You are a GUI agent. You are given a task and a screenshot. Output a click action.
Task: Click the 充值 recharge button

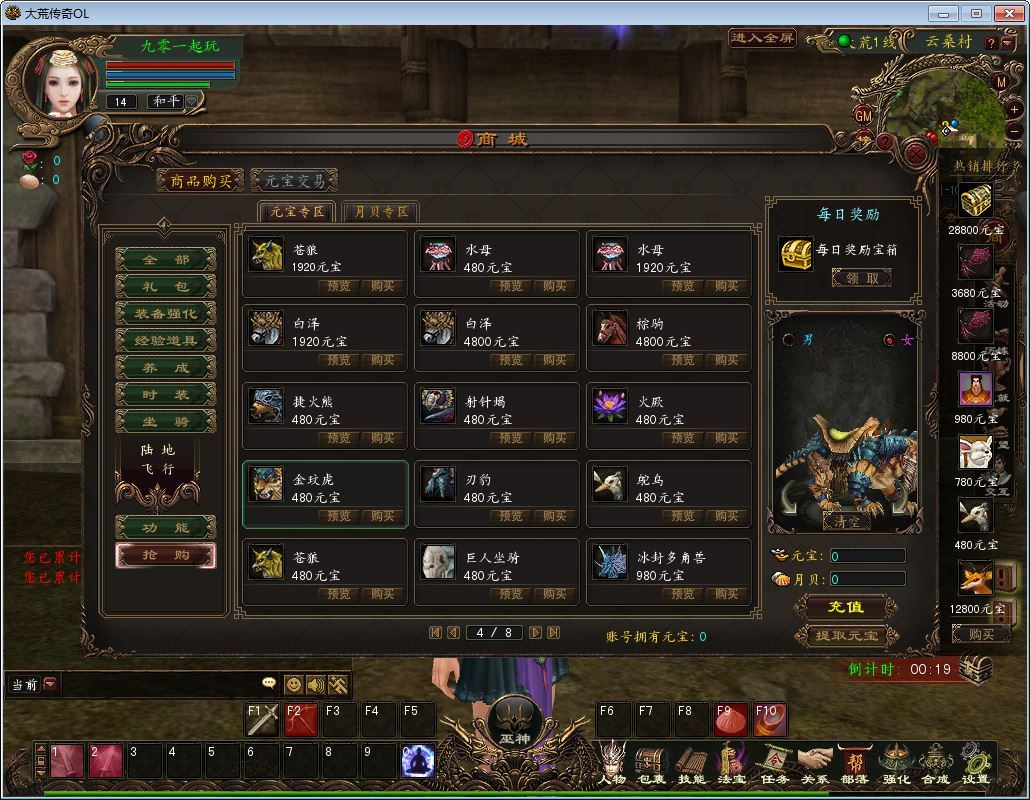pos(846,607)
